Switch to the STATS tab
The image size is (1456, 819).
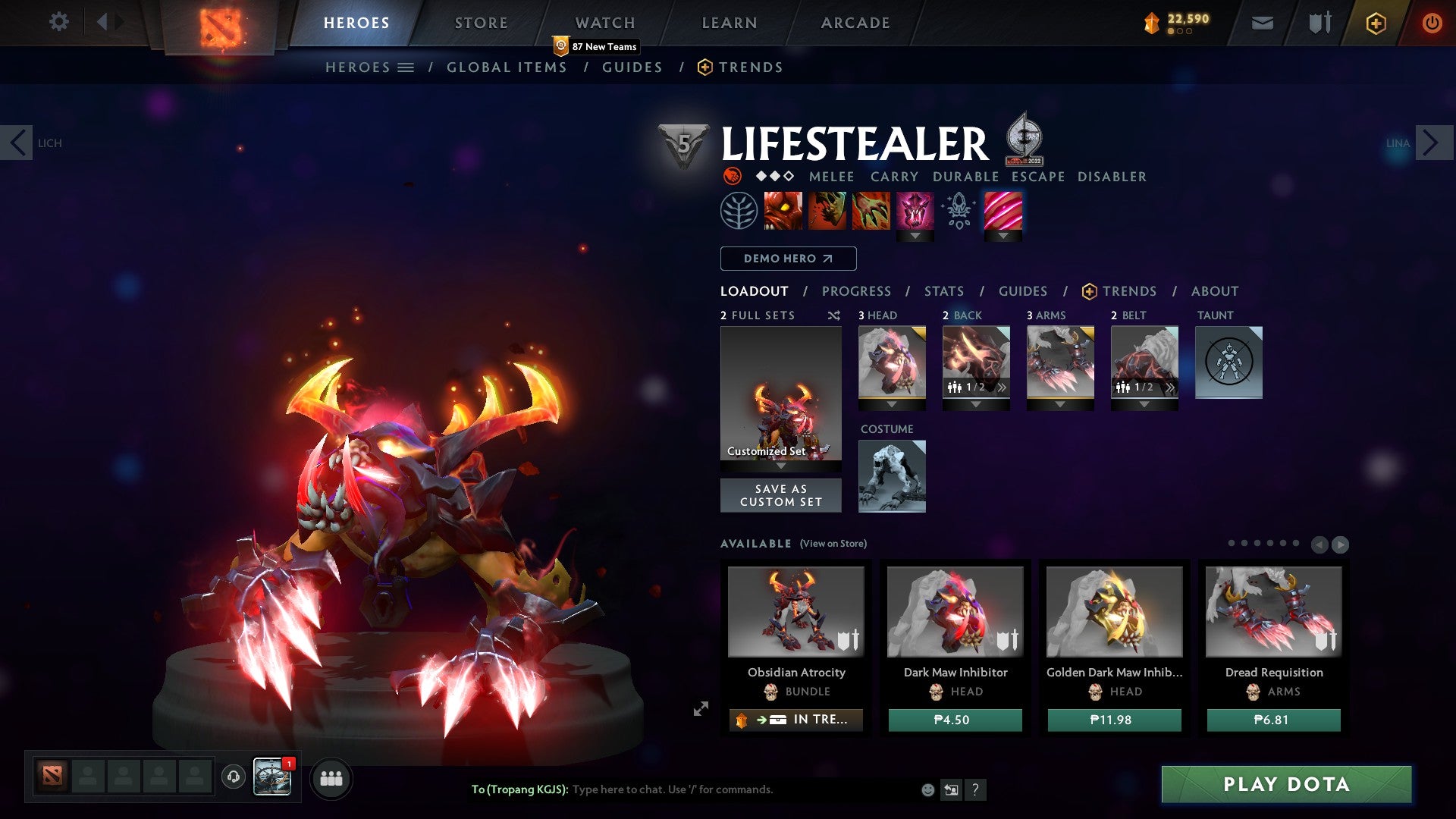pos(943,290)
